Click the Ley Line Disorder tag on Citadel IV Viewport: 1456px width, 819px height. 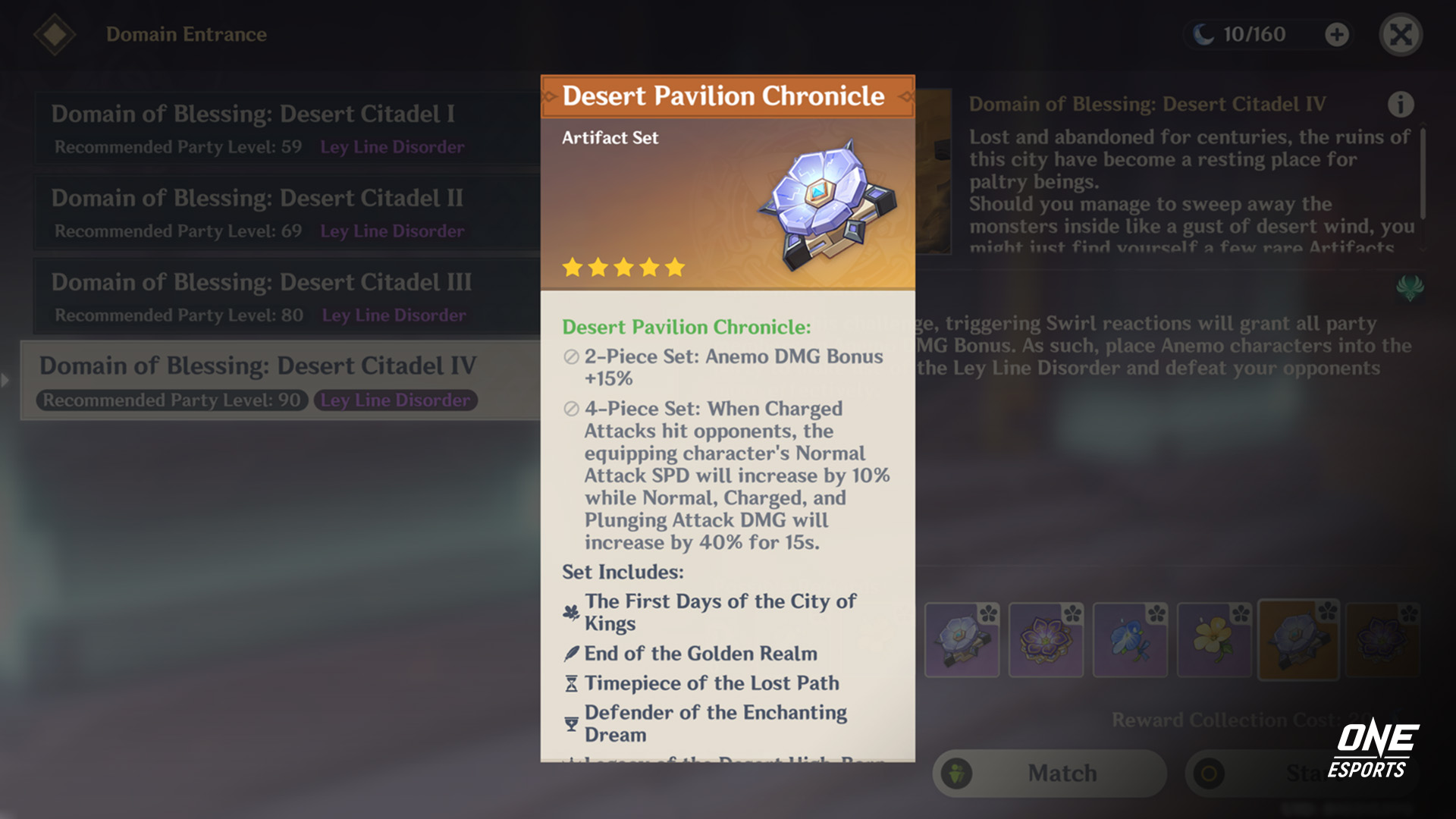point(396,400)
